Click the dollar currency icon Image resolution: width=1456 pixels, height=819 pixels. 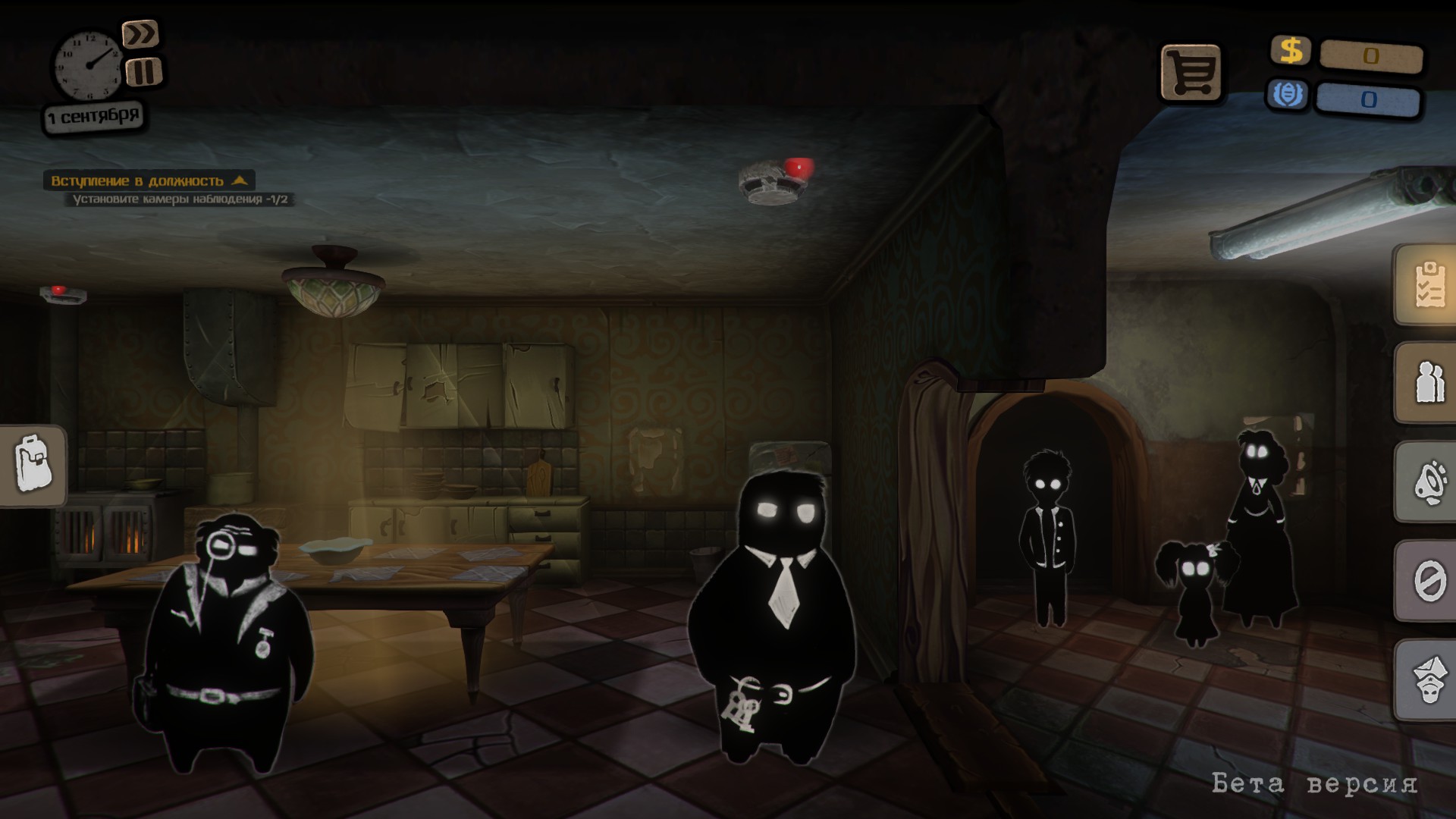tap(1291, 52)
